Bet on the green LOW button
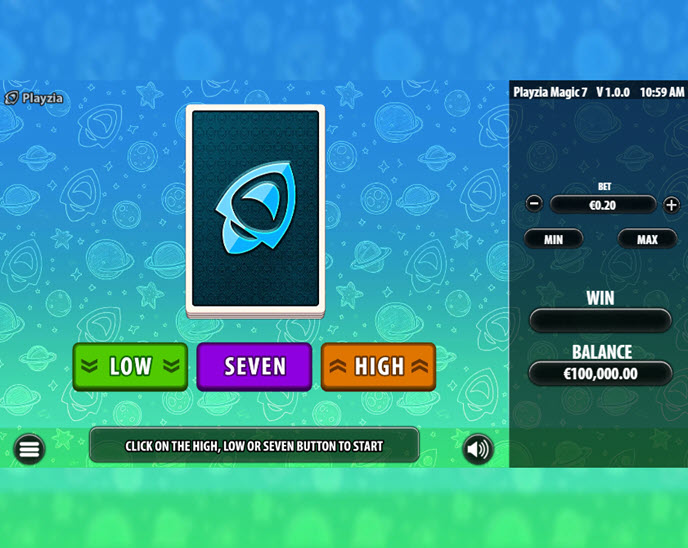This screenshot has height=548, width=688. point(130,366)
